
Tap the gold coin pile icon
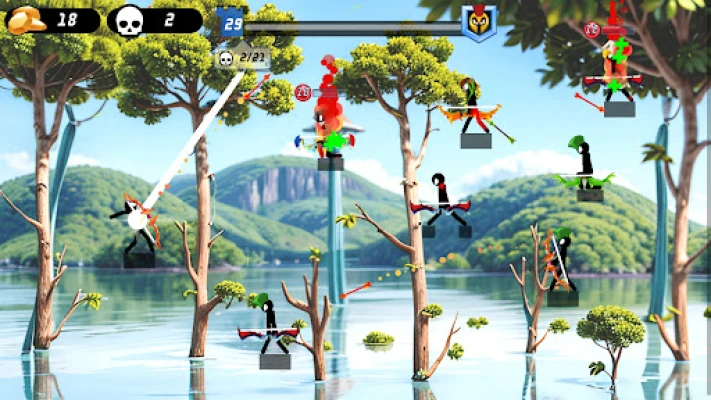(x=24, y=20)
